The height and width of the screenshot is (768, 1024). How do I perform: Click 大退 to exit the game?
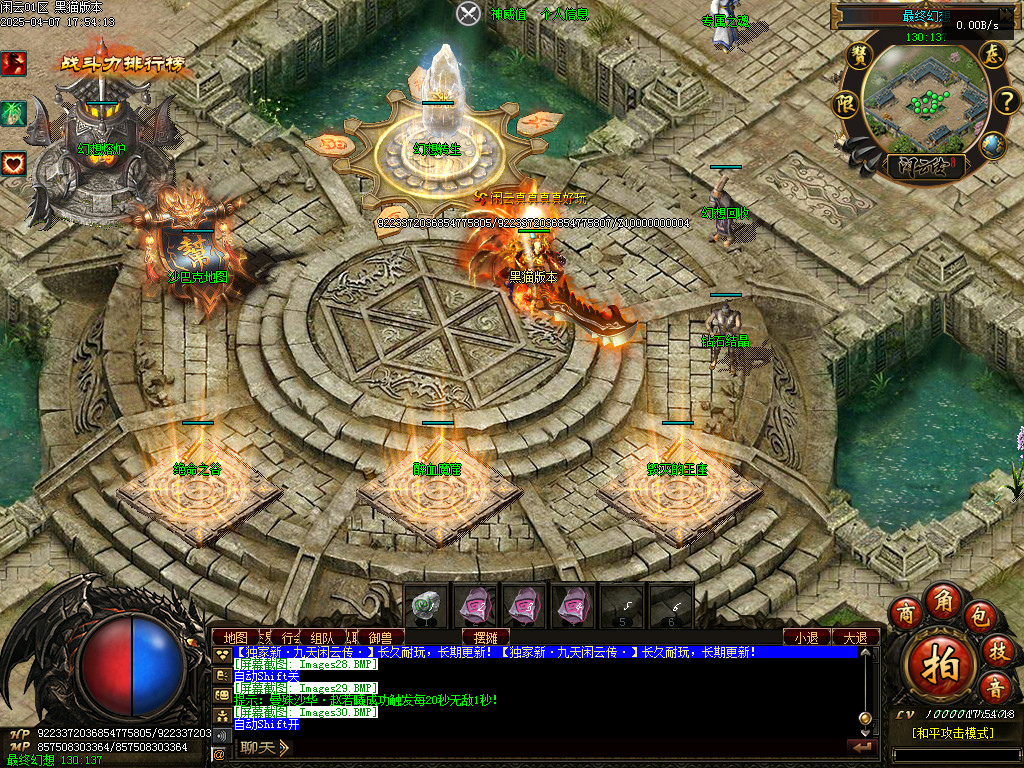(855, 637)
